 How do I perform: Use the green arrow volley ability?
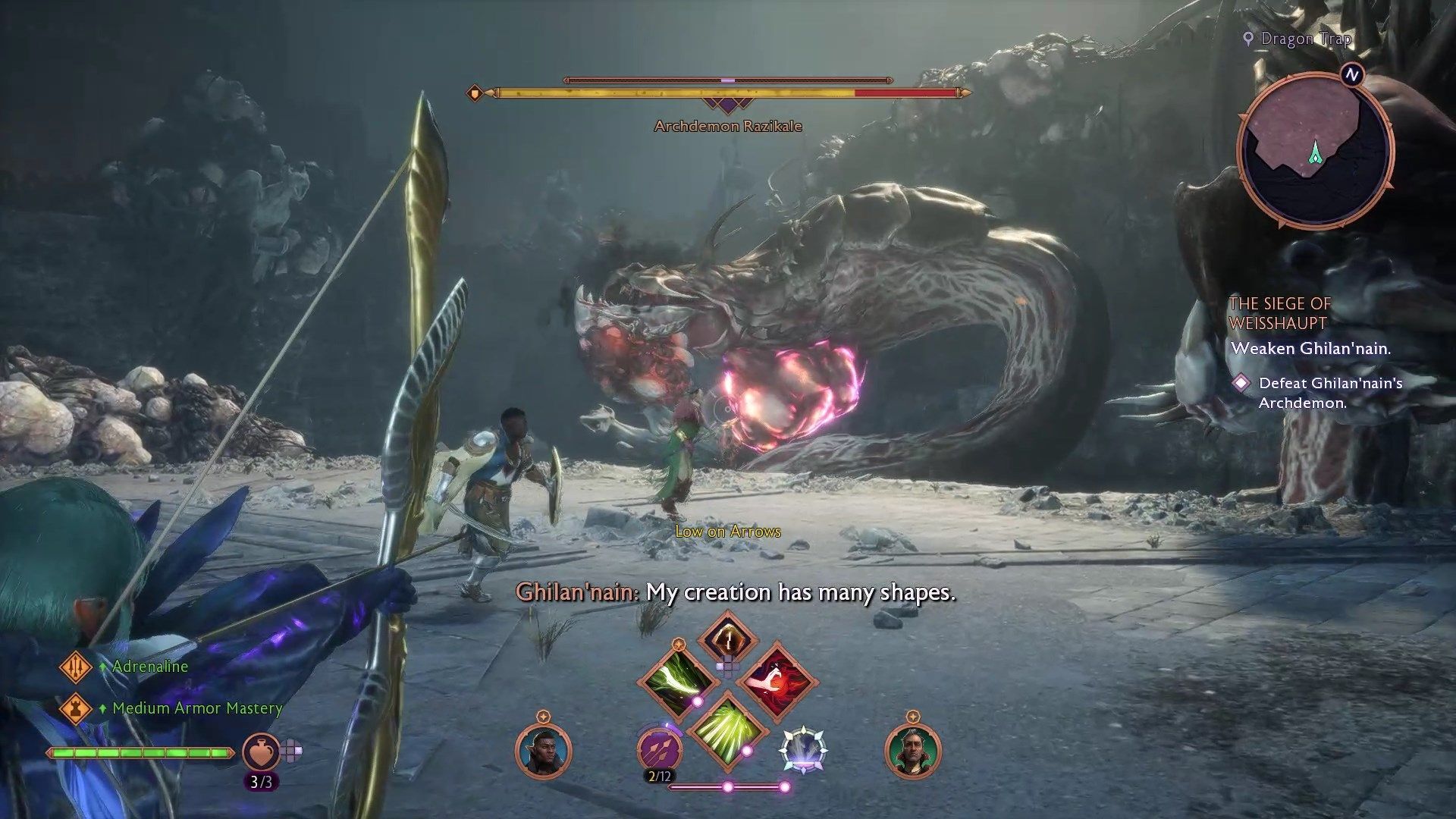726,729
